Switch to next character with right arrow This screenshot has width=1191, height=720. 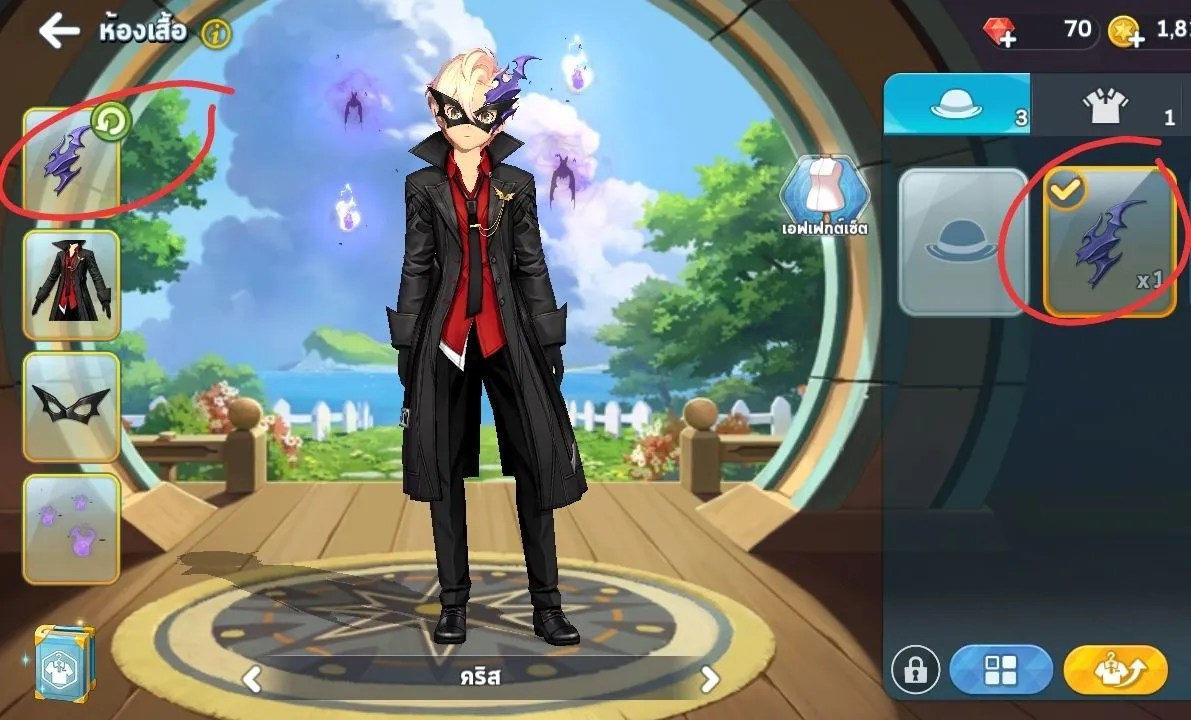tap(709, 680)
